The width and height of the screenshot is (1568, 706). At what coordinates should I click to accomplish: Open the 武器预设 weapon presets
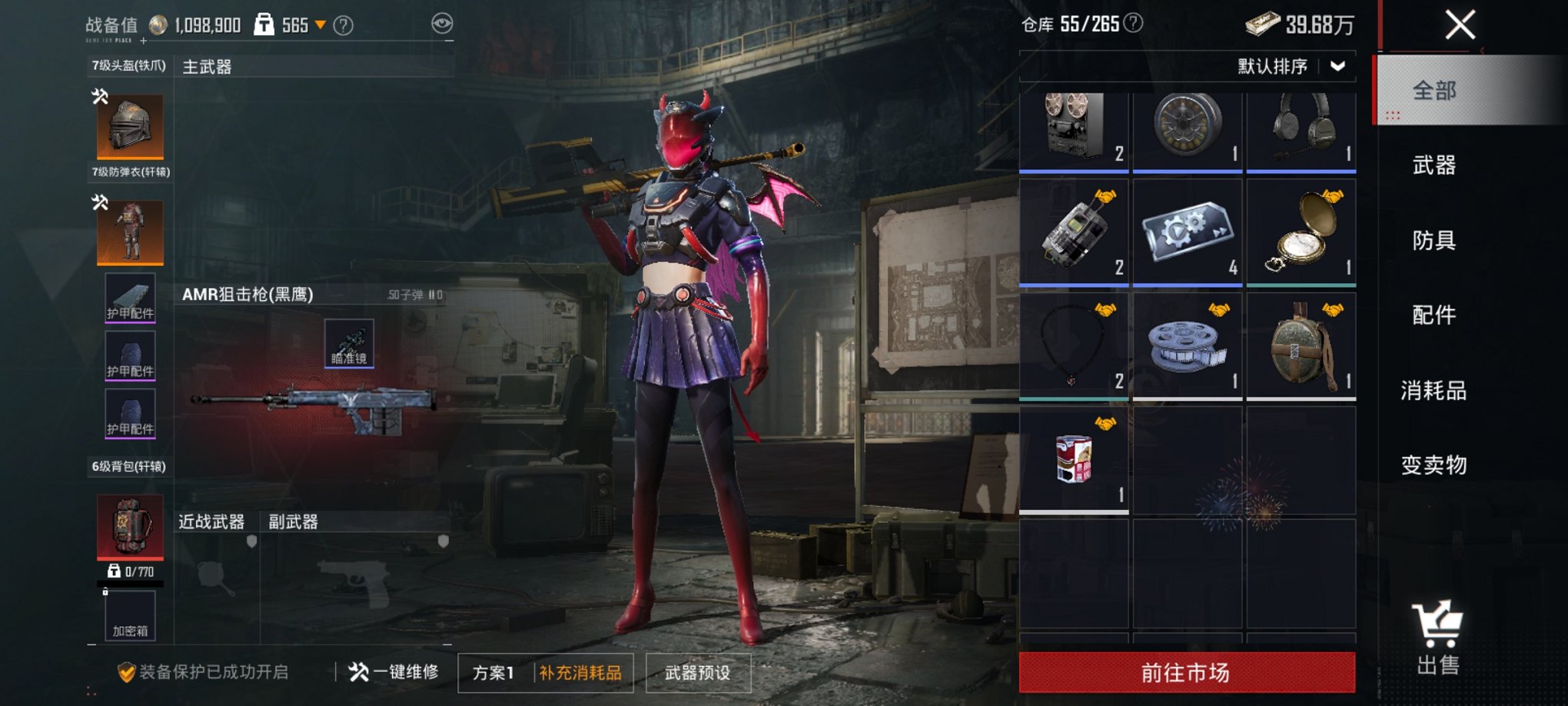pyautogui.click(x=697, y=673)
